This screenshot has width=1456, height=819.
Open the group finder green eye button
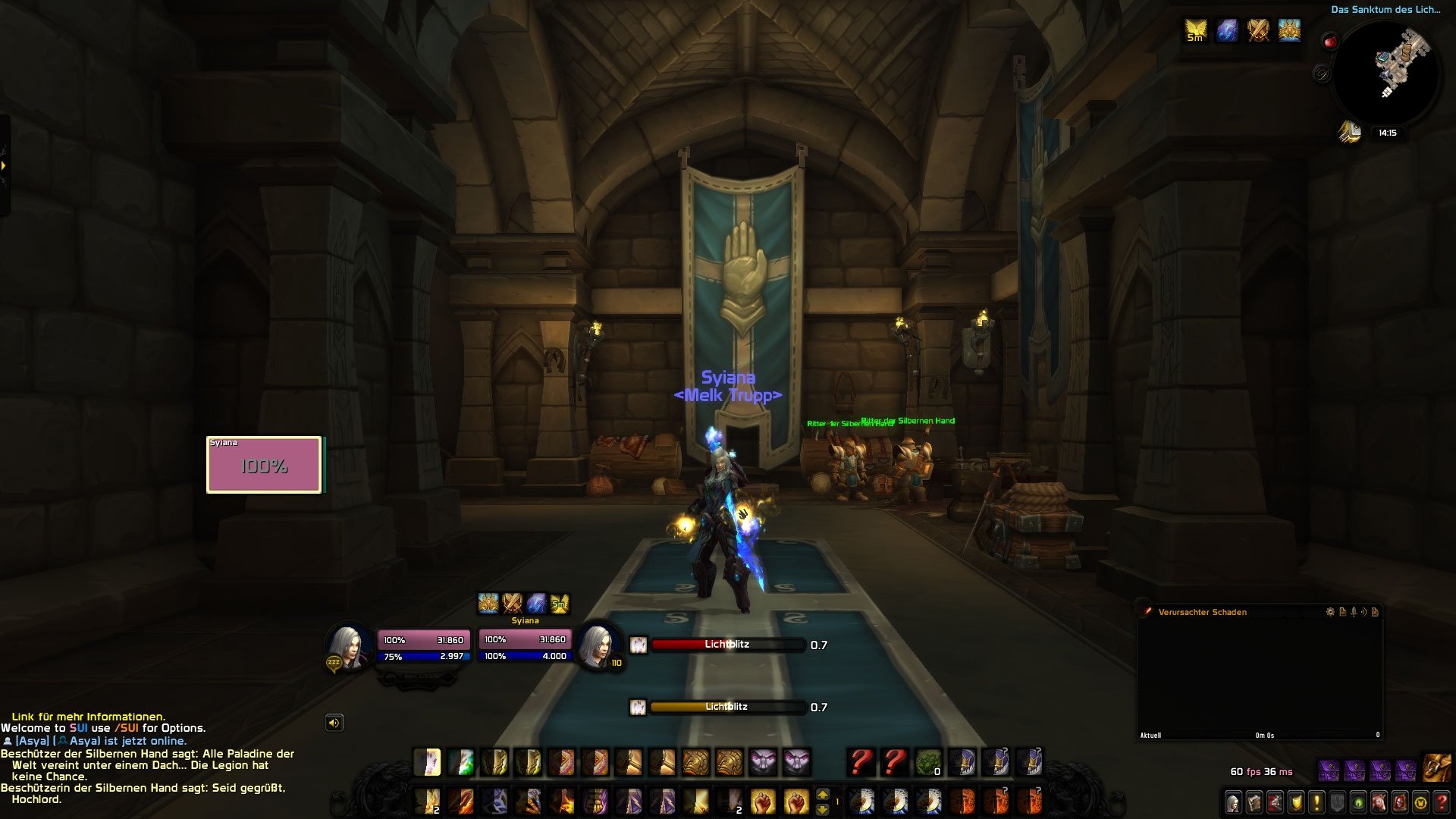[x=1358, y=802]
